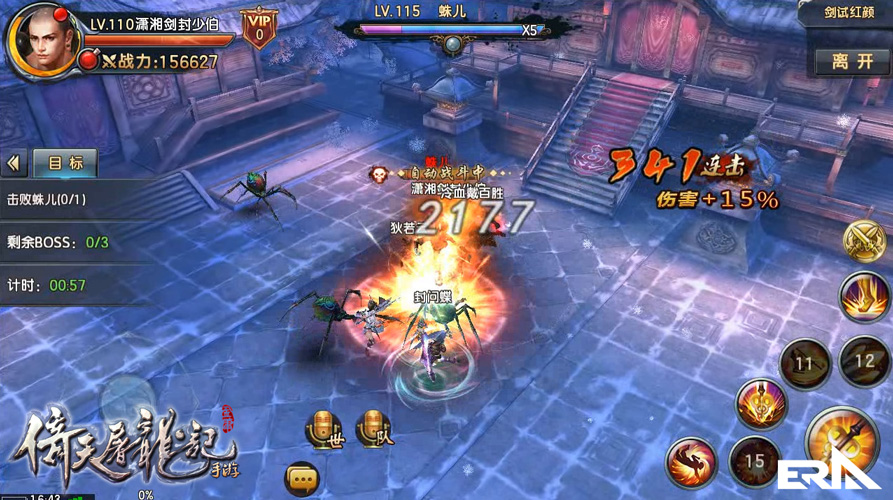Viewport: 893px width, 500px height.
Task: Use the golden stomping foot skill
Action: (864, 297)
